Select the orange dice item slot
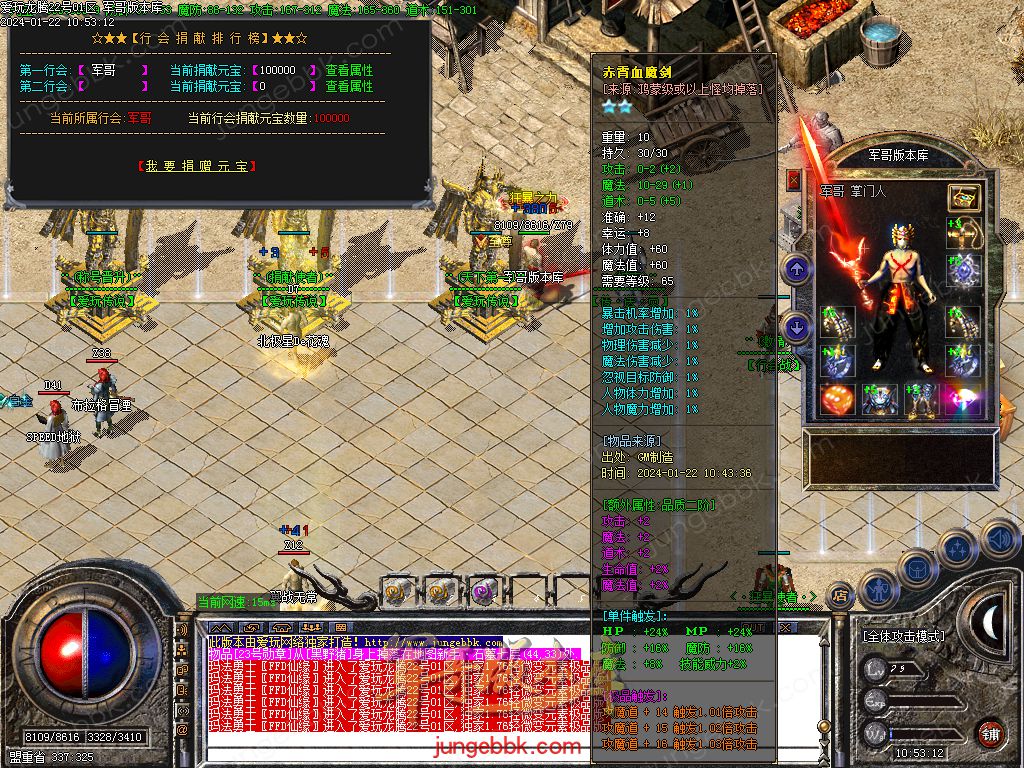The width and height of the screenshot is (1024, 768). tap(836, 400)
